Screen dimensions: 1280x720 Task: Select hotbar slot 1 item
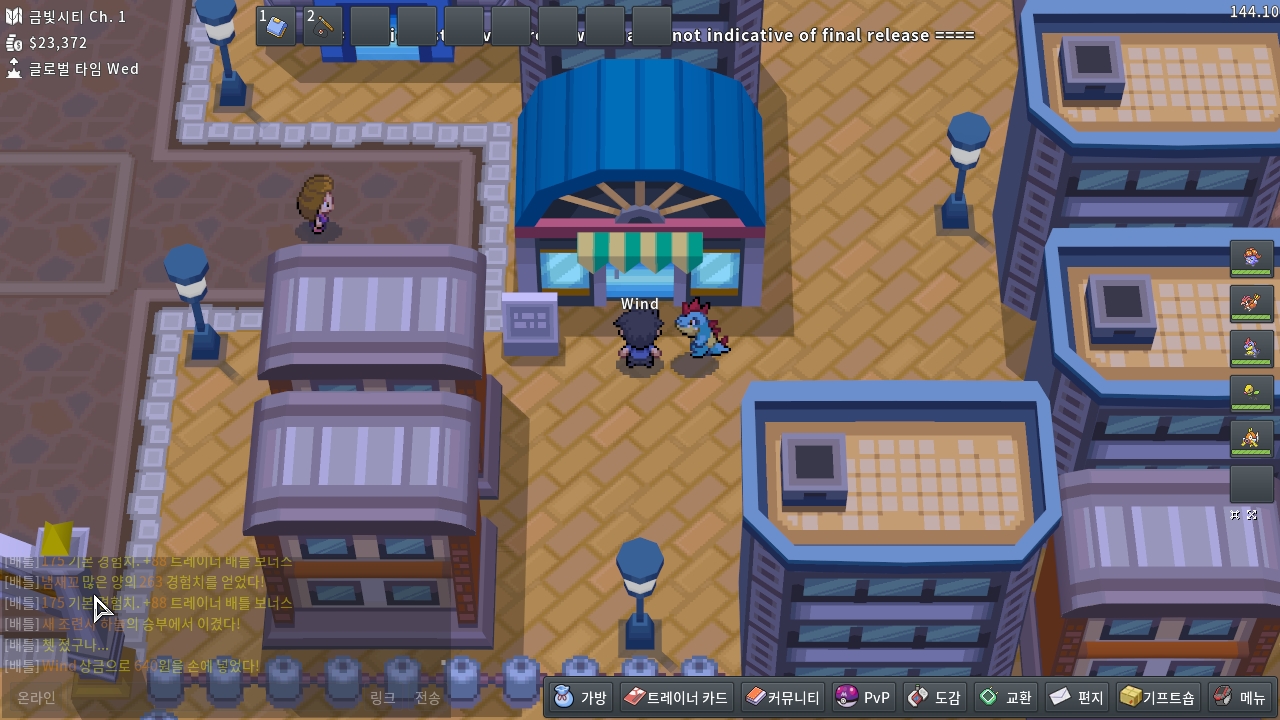pyautogui.click(x=276, y=26)
